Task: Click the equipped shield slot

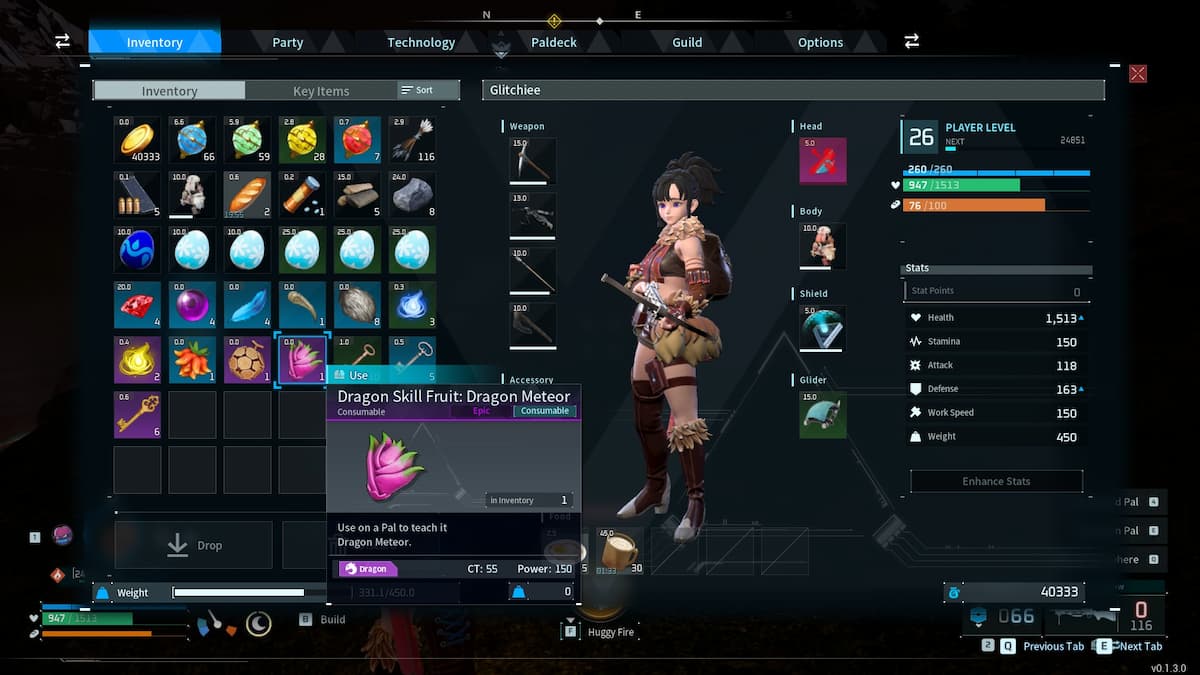Action: point(823,328)
